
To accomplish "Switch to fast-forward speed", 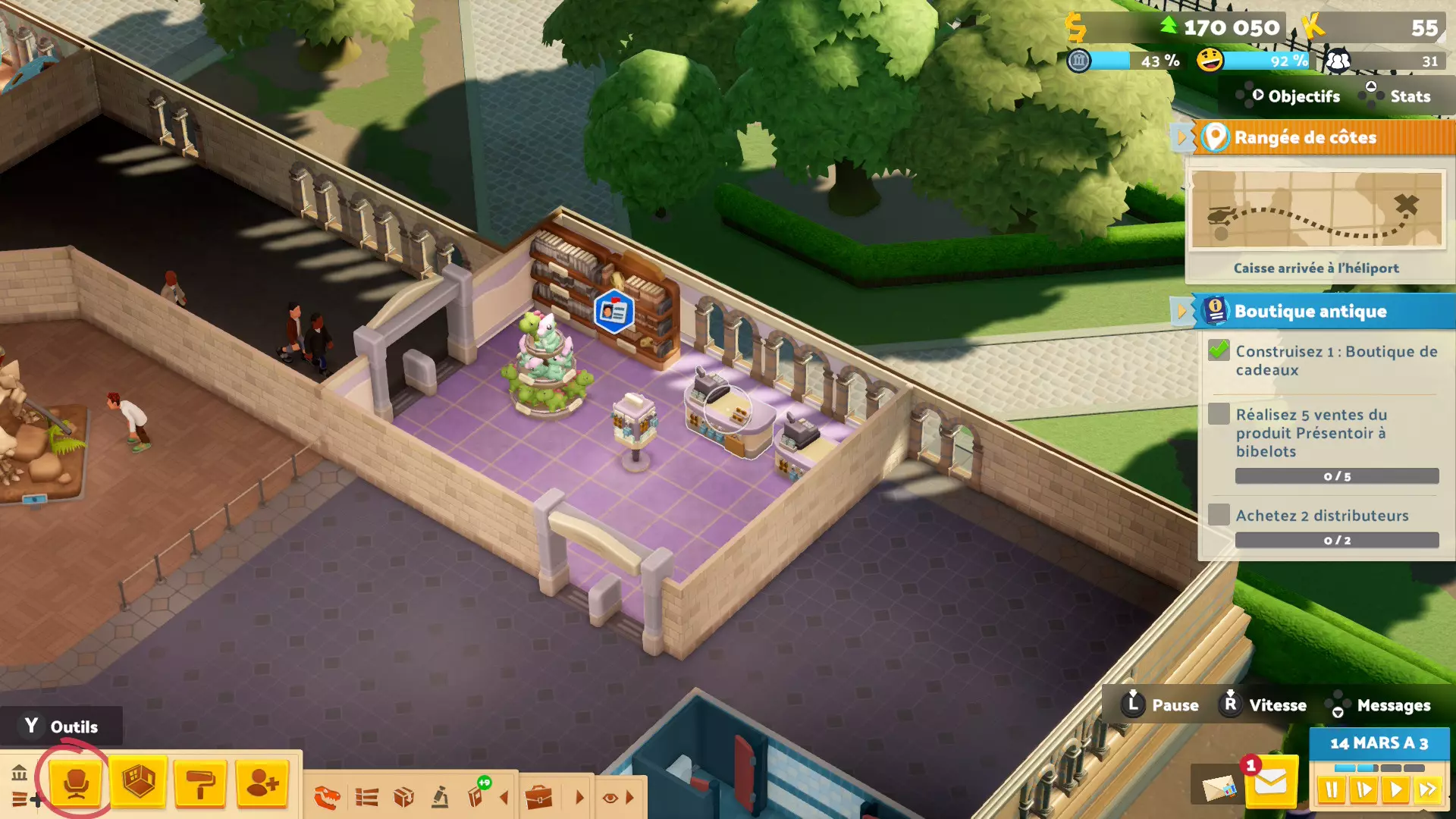I will [x=1428, y=790].
